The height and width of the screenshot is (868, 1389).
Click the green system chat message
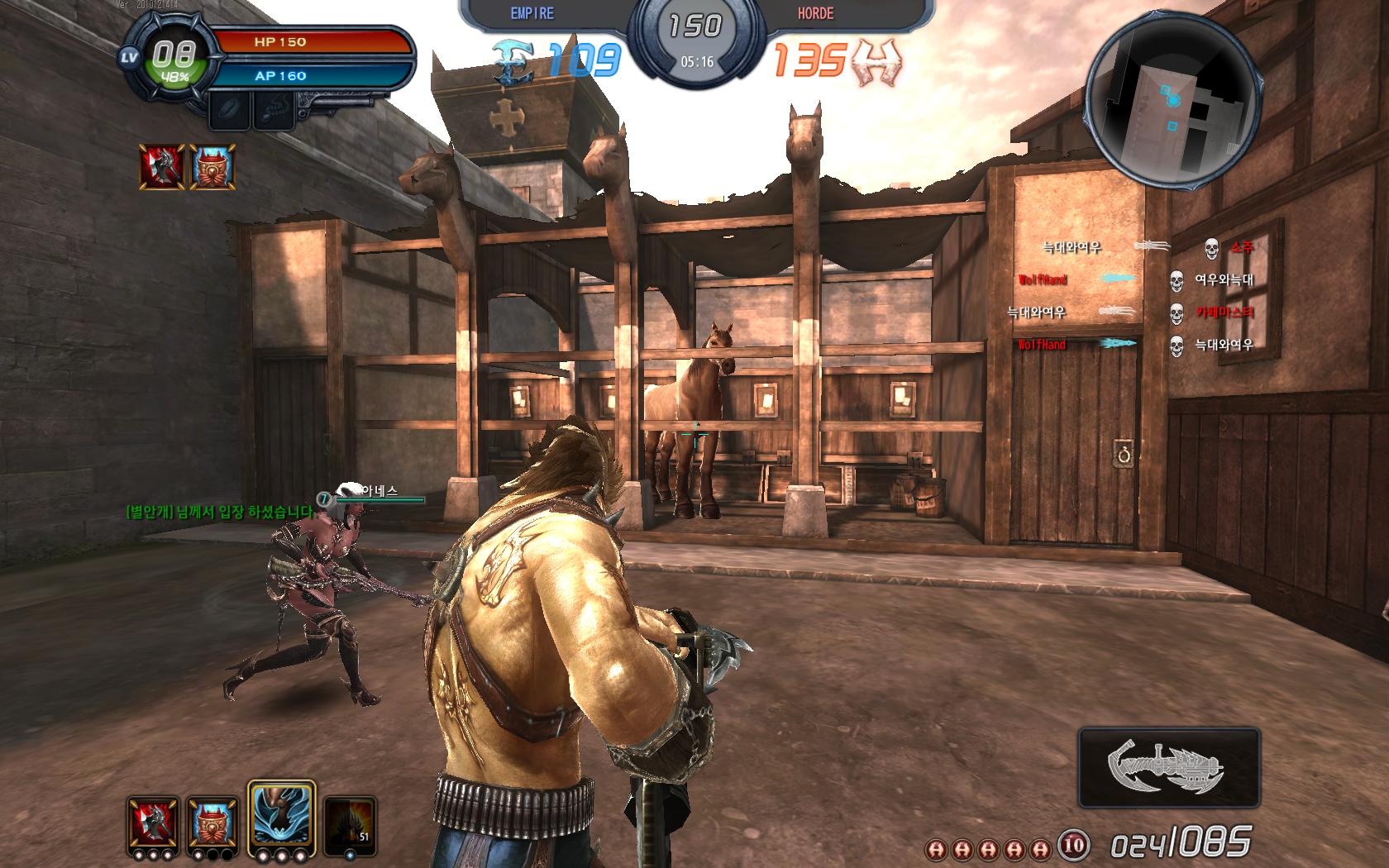tap(220, 512)
